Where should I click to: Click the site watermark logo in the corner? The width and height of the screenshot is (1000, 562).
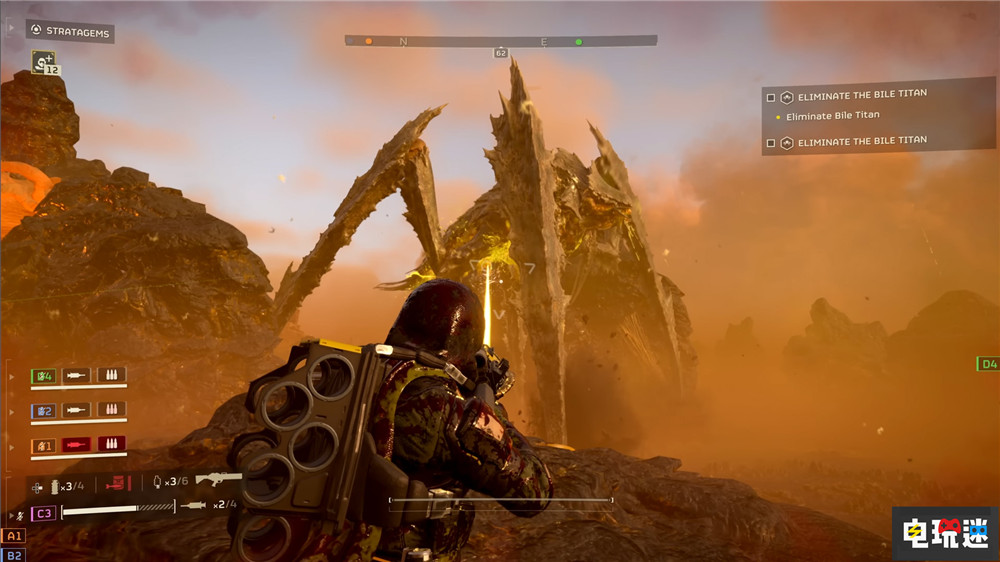942,532
